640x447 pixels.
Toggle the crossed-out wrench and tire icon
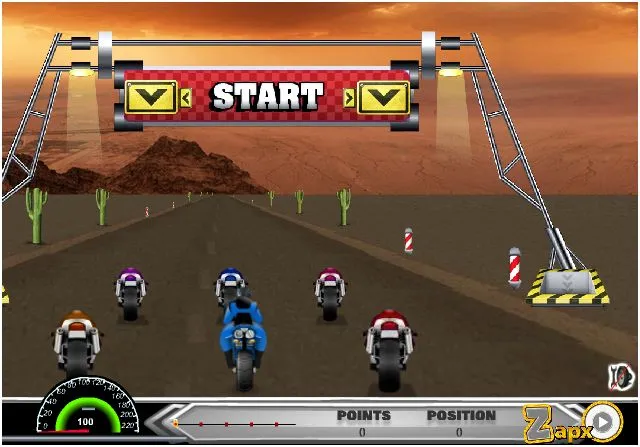point(619,377)
